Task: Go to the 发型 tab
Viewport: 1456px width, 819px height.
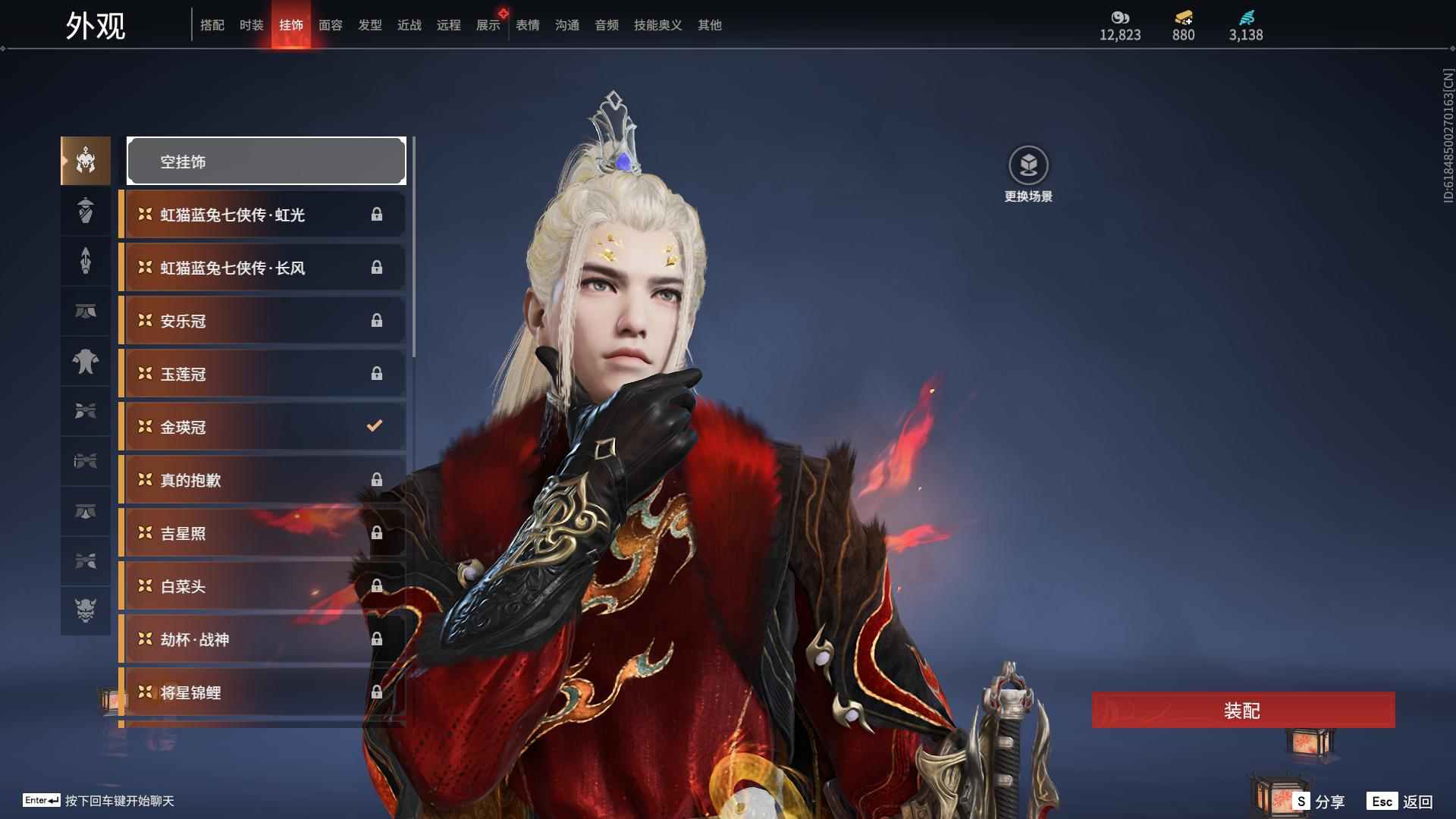Action: [369, 25]
